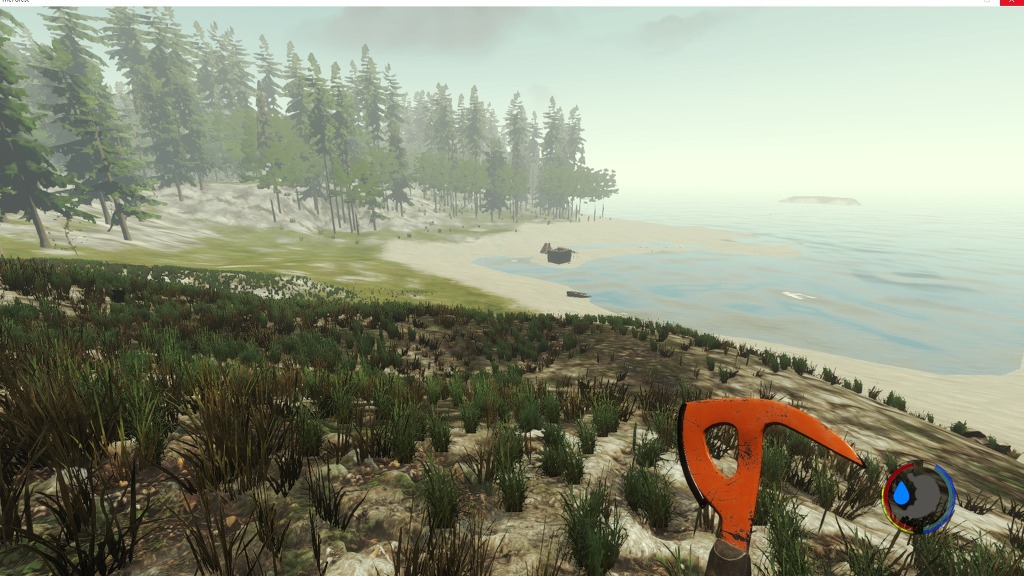Click the blue water drop thirst icon
The height and width of the screenshot is (576, 1024).
pyautogui.click(x=902, y=493)
